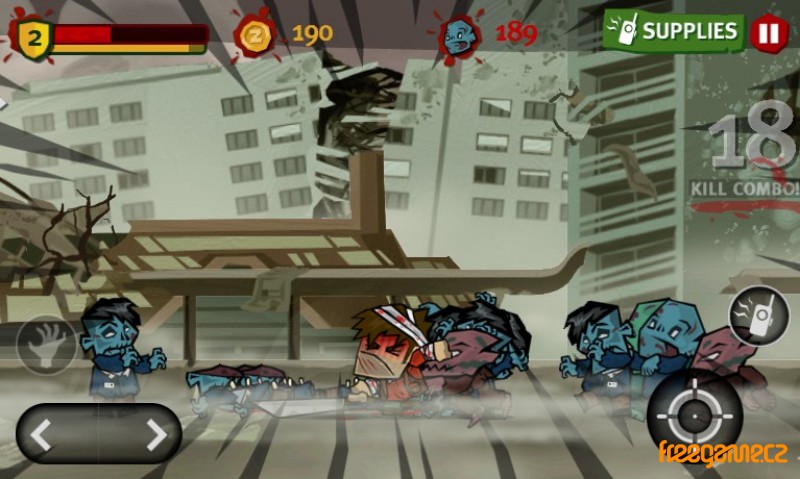Screen dimensions: 800x479
Task: Activate the walkie-talkie call button
Action: (758, 317)
